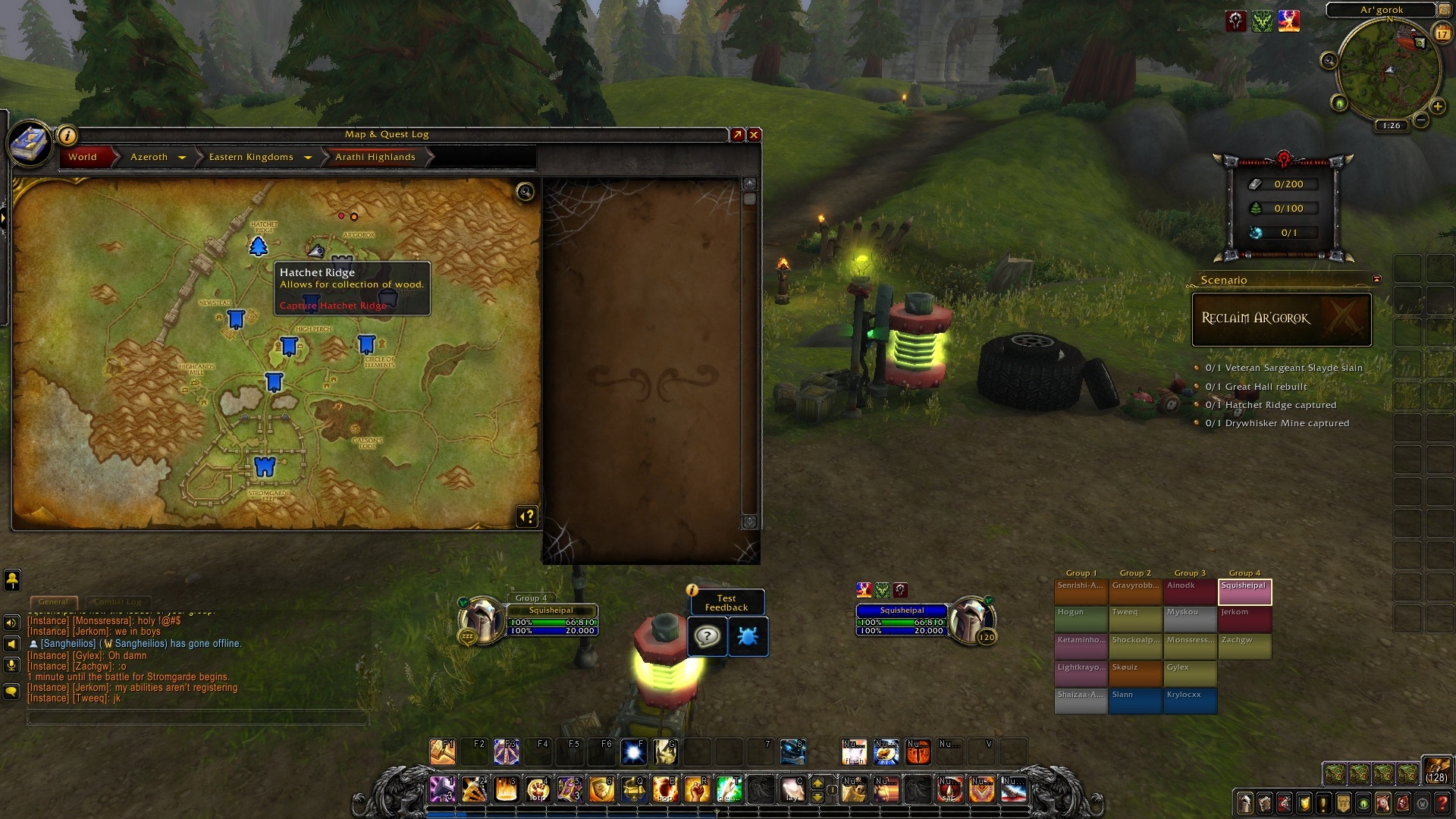Viewport: 1456px width, 819px height.
Task: Toggle voice chat headphone icon near Sangheilios message
Action: point(11,644)
